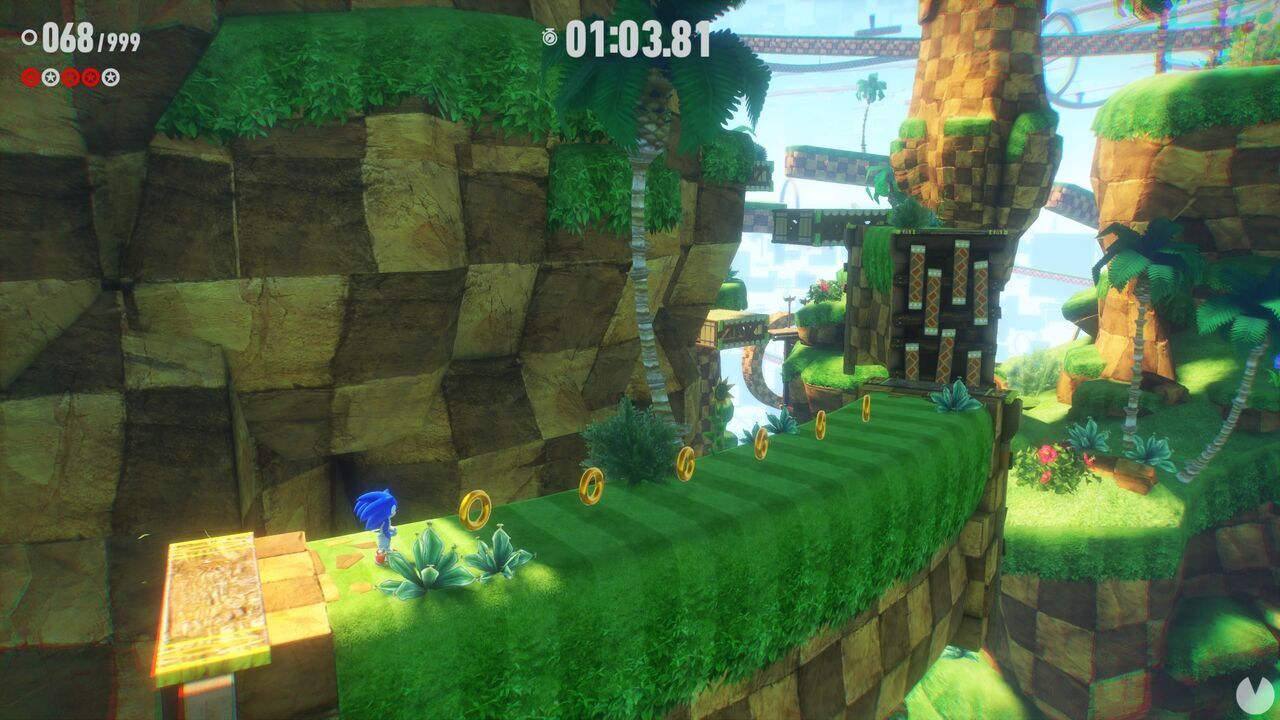Toggle the fifth white star indicator
Screen dimensions: 1280x720
coord(108,77)
